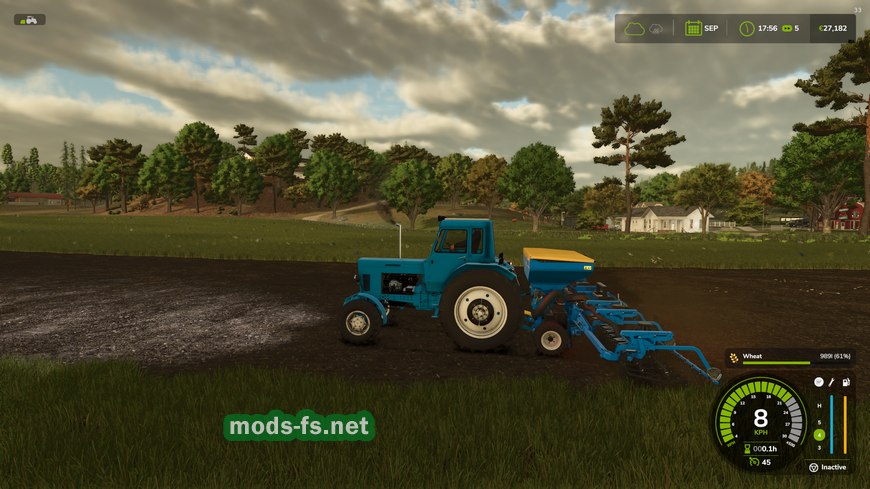The height and width of the screenshot is (489, 870).
Task: Select the Wheat seed fill icon
Action: (733, 357)
